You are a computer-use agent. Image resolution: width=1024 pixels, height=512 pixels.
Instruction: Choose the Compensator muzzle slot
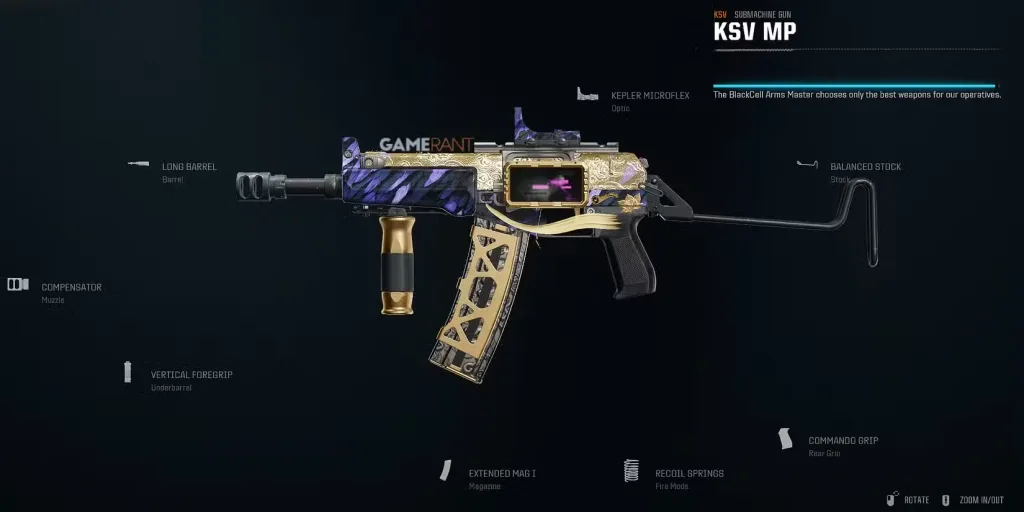(71, 288)
